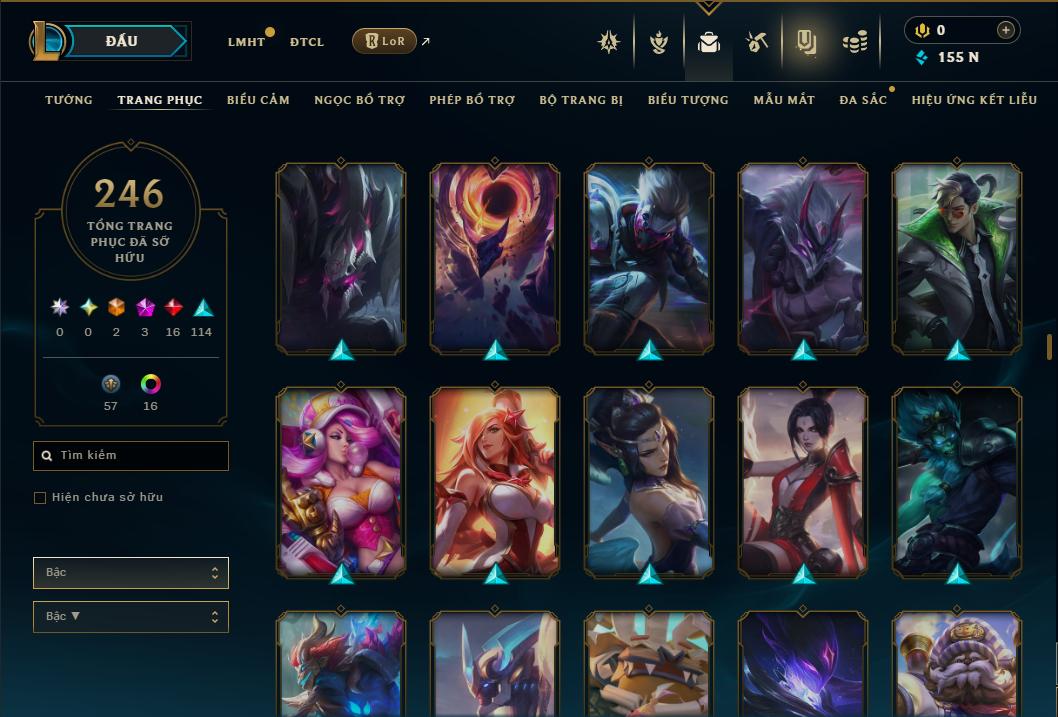
Task: Choose the pink-haired candy gunner skin card
Action: pos(341,482)
